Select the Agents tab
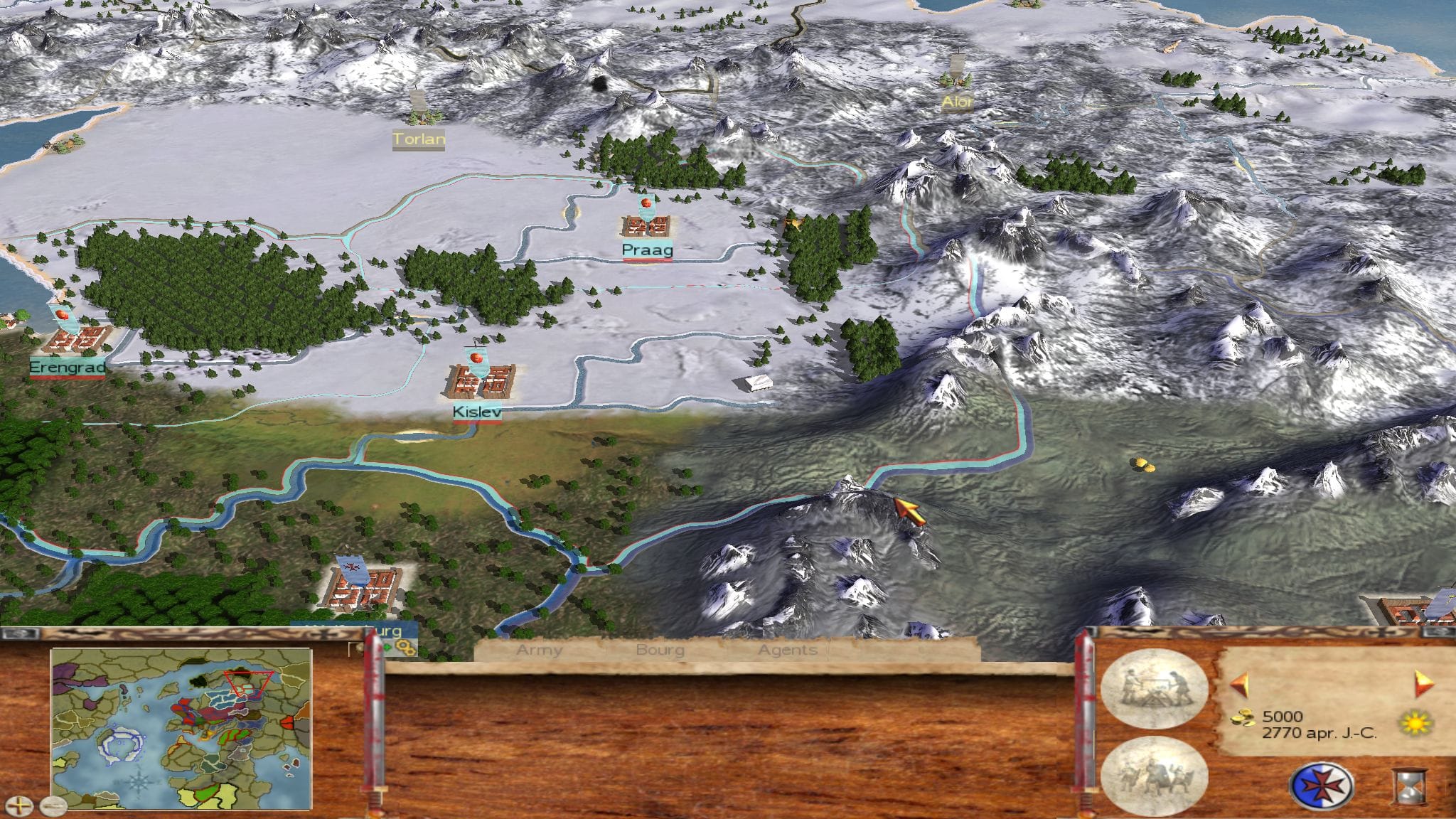1456x819 pixels. tap(787, 650)
